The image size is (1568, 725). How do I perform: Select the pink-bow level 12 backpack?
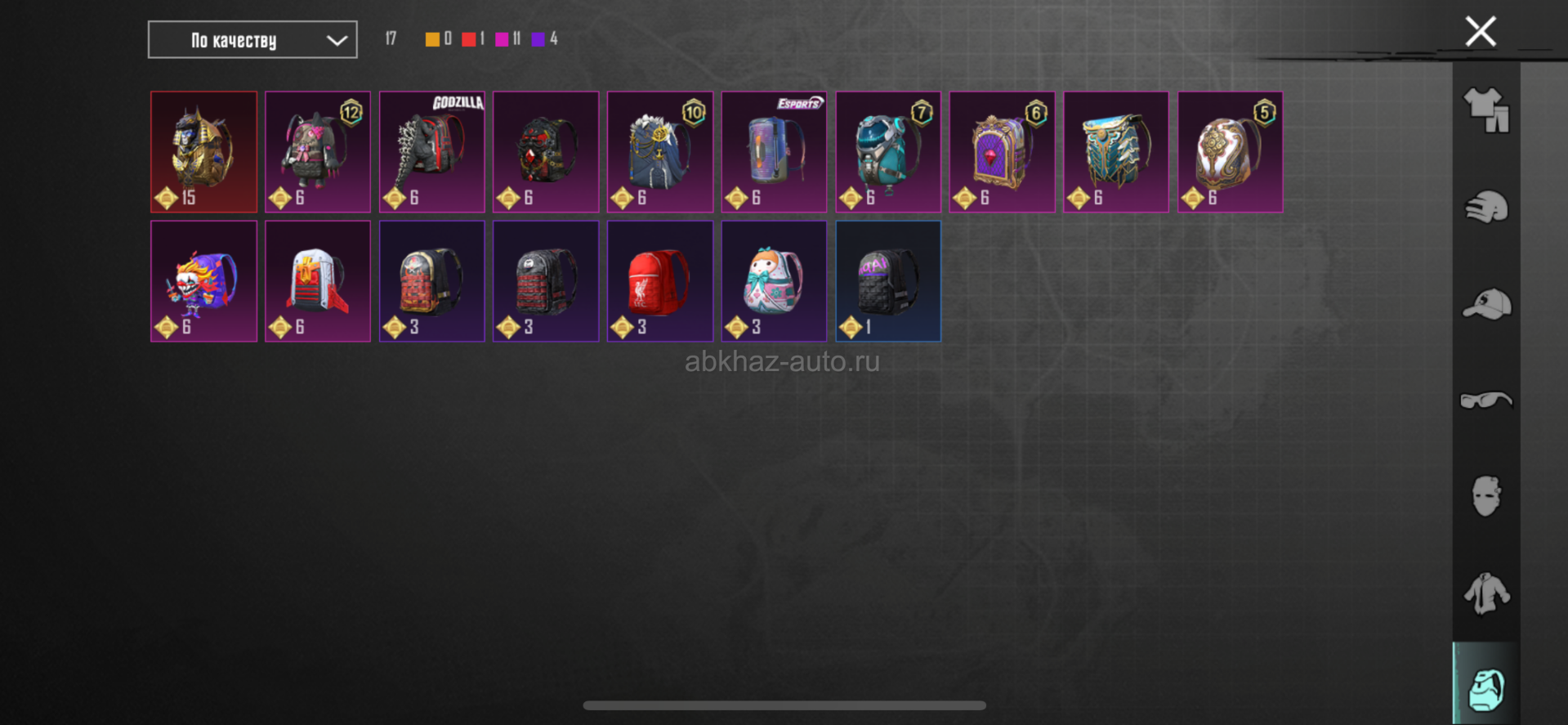(x=318, y=152)
